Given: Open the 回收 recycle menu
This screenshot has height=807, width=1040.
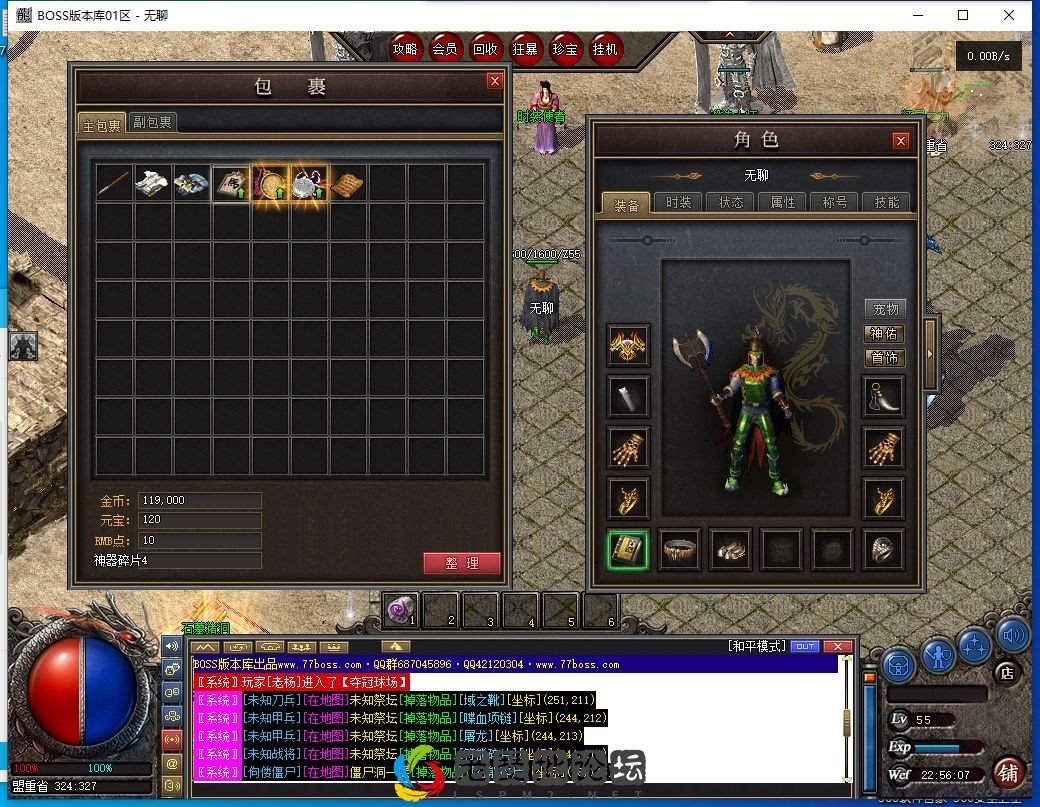Looking at the screenshot, I should [x=485, y=48].
